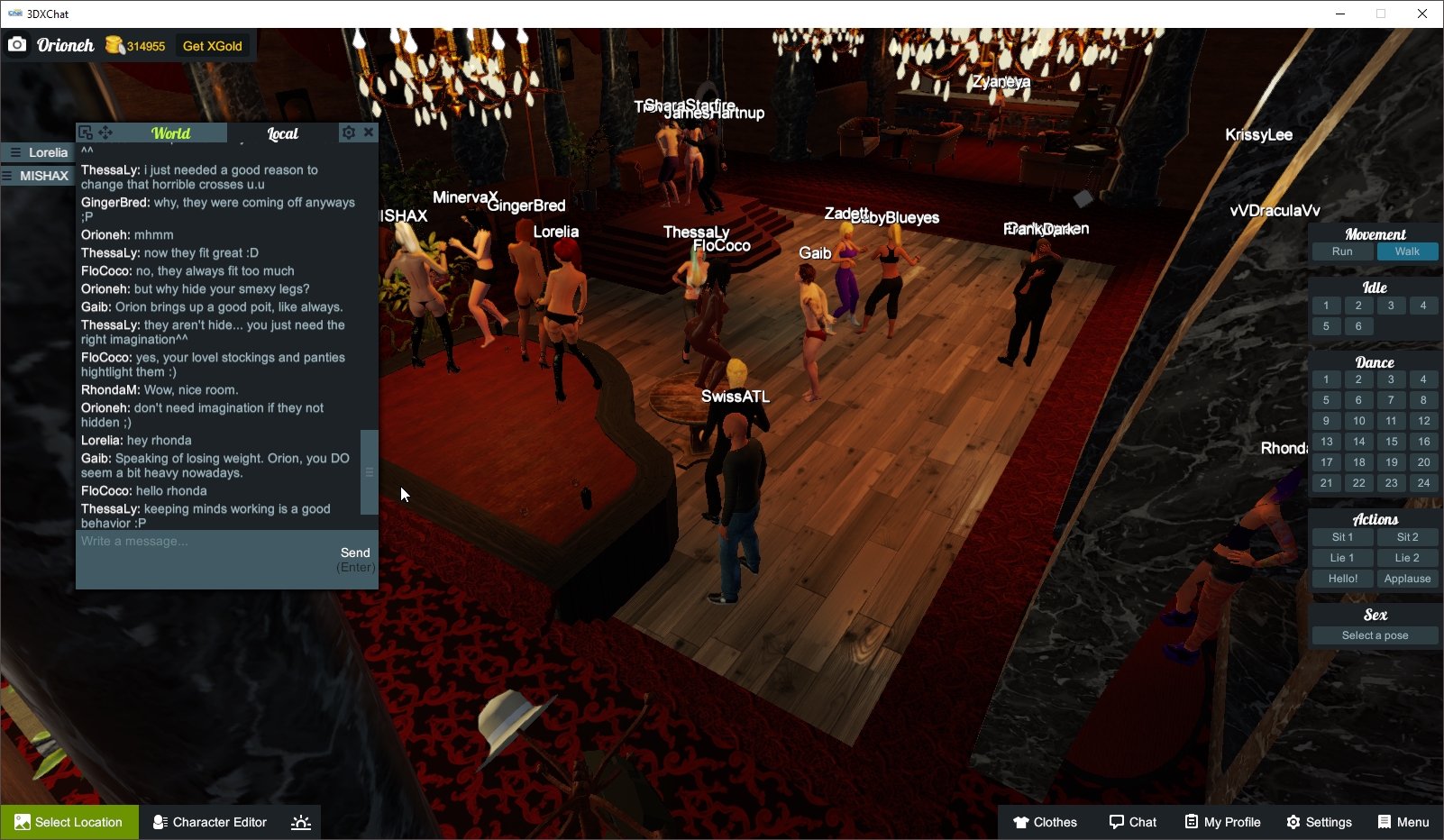Click the Get XGold button
This screenshot has width=1444, height=840.
pyautogui.click(x=212, y=45)
